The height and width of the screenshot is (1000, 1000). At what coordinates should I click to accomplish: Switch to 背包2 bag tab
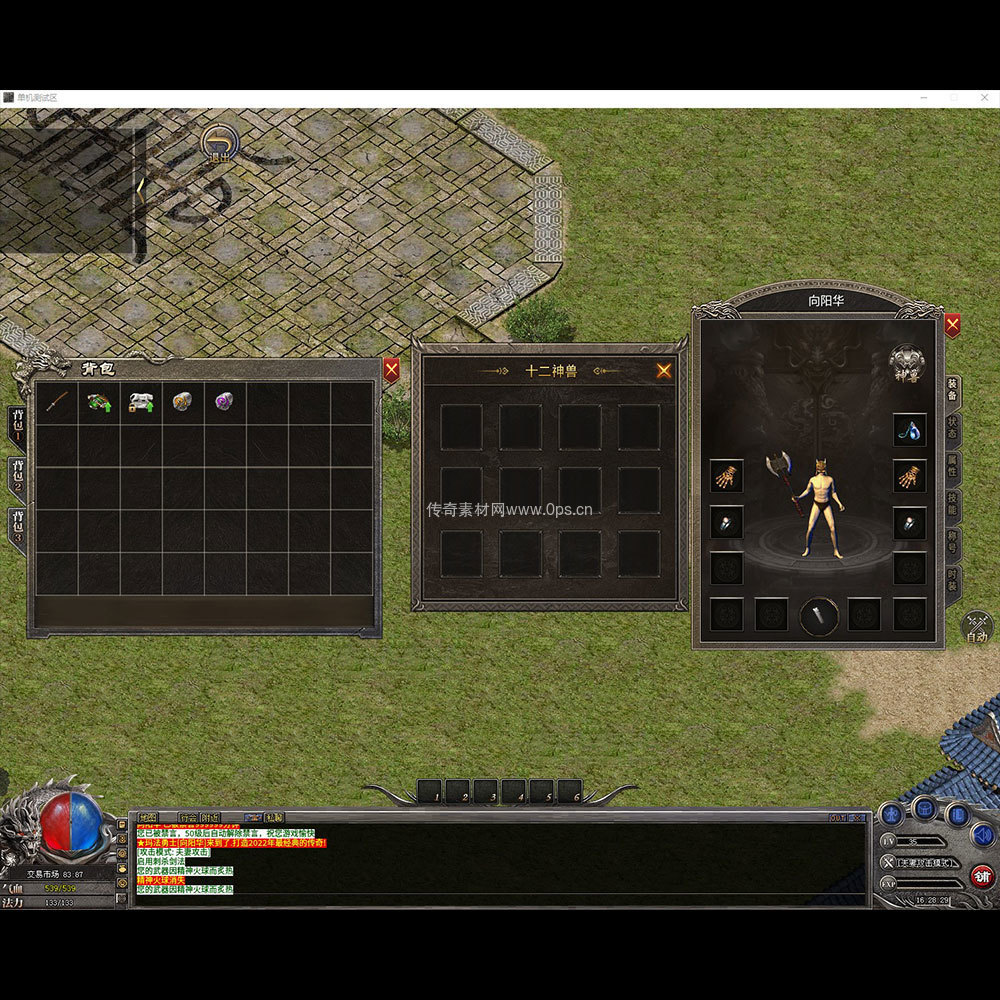coord(17,479)
